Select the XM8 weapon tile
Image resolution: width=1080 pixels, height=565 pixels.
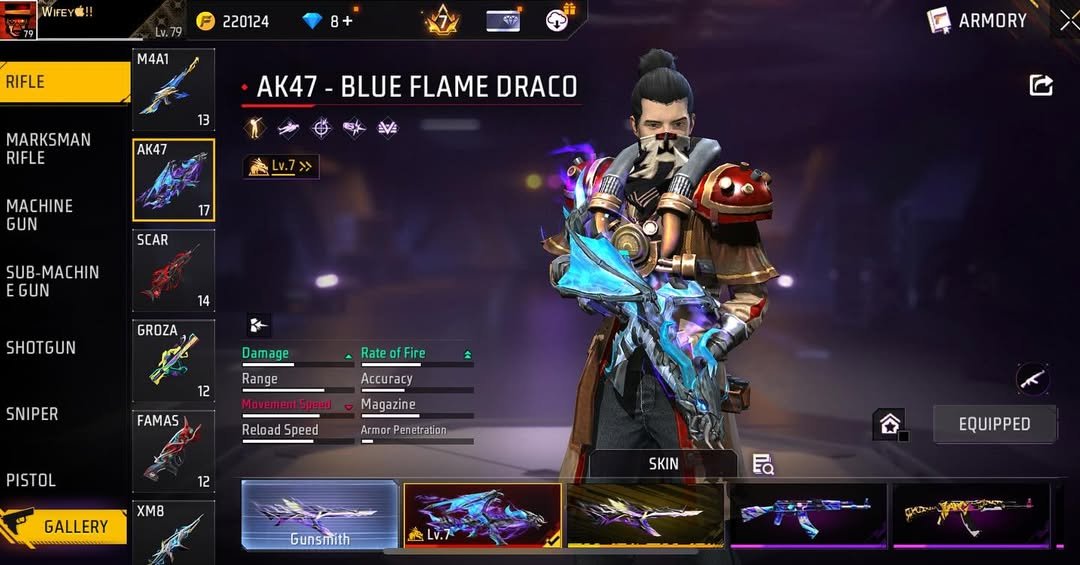click(x=173, y=532)
